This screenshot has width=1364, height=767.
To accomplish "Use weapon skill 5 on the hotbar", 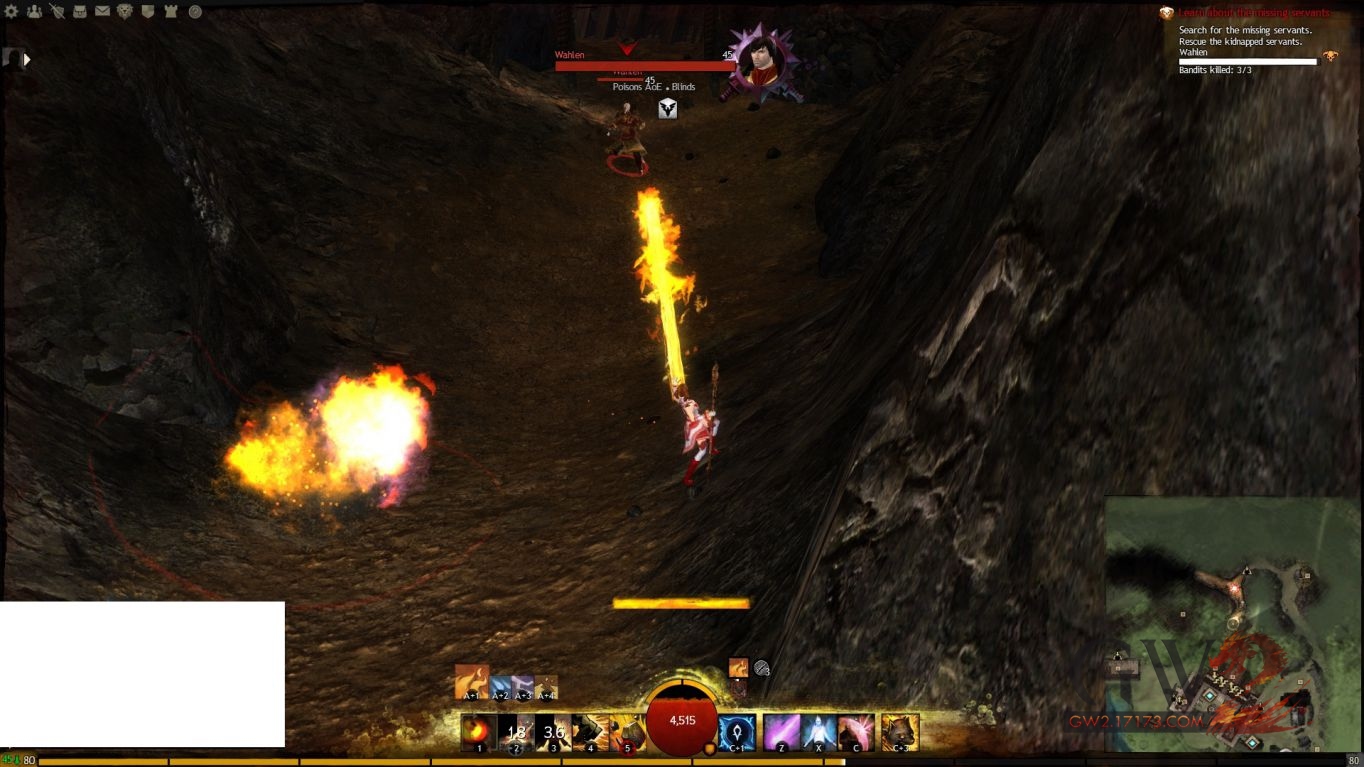I will tap(627, 732).
